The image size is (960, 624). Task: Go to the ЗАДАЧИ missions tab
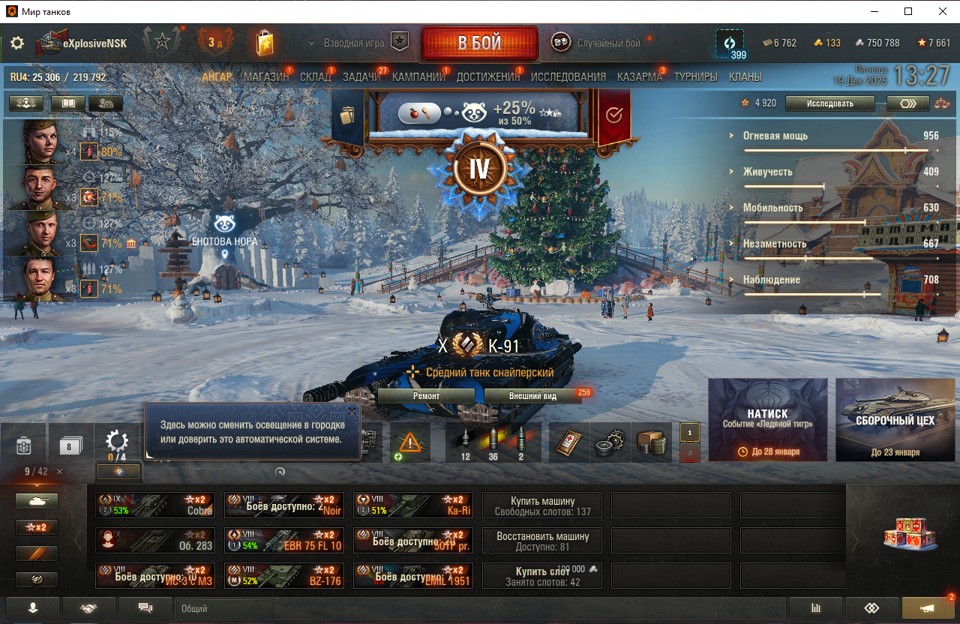(362, 77)
